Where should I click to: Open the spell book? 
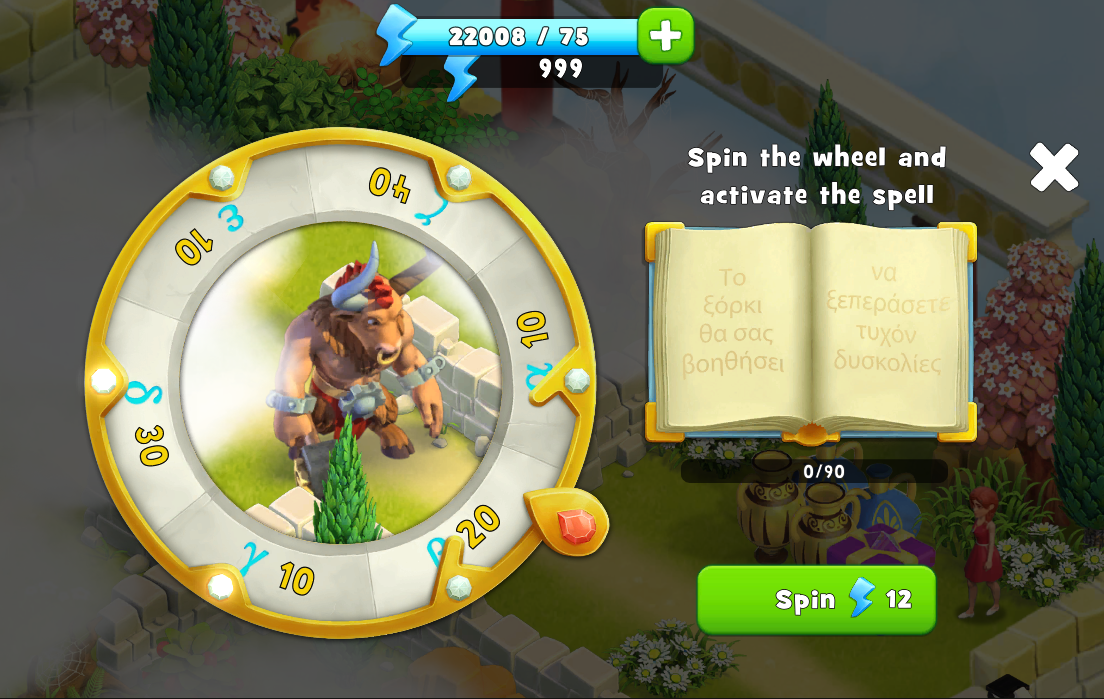810,330
